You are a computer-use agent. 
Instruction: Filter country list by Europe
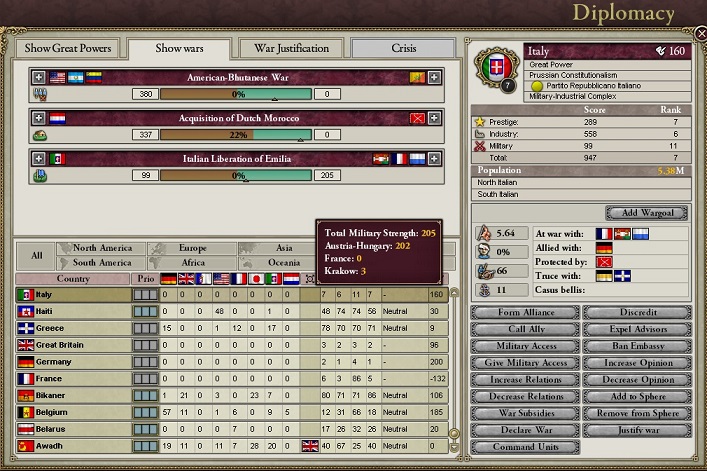point(192,248)
